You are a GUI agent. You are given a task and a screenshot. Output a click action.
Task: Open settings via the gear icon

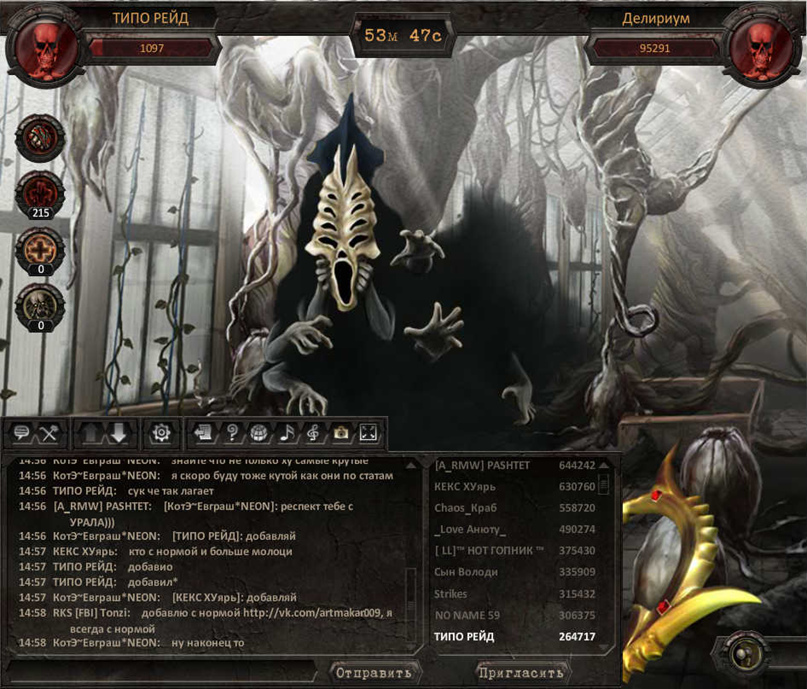[160, 434]
